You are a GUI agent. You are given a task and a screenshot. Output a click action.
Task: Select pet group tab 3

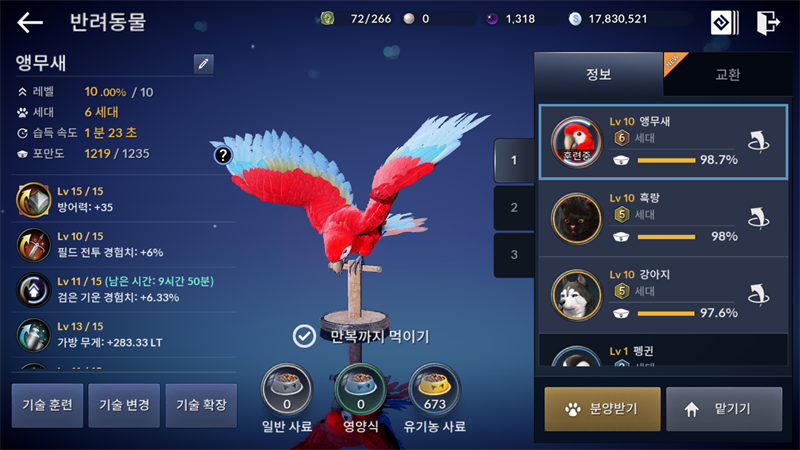(x=514, y=255)
